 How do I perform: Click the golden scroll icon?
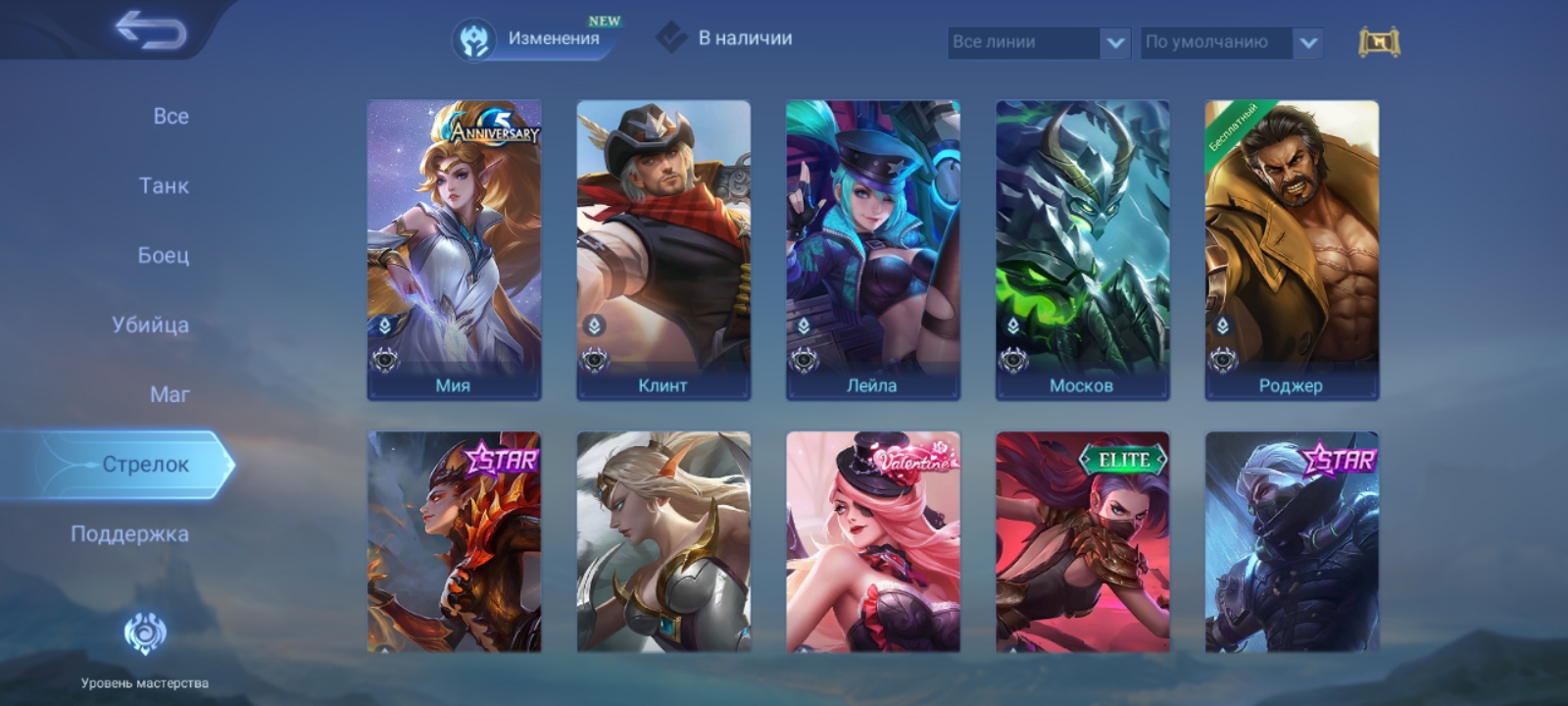[1379, 42]
